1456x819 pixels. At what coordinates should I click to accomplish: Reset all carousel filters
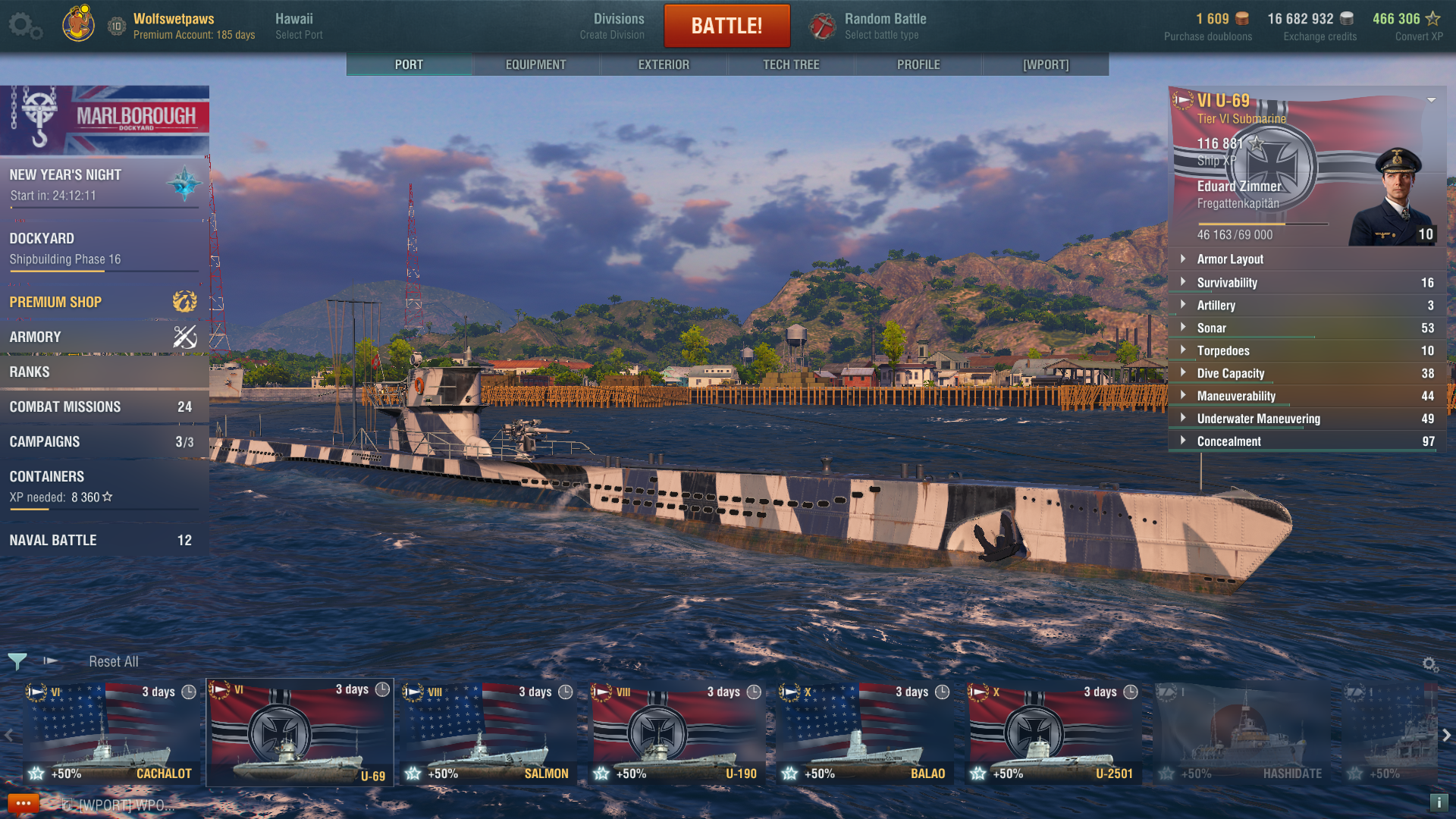point(114,661)
